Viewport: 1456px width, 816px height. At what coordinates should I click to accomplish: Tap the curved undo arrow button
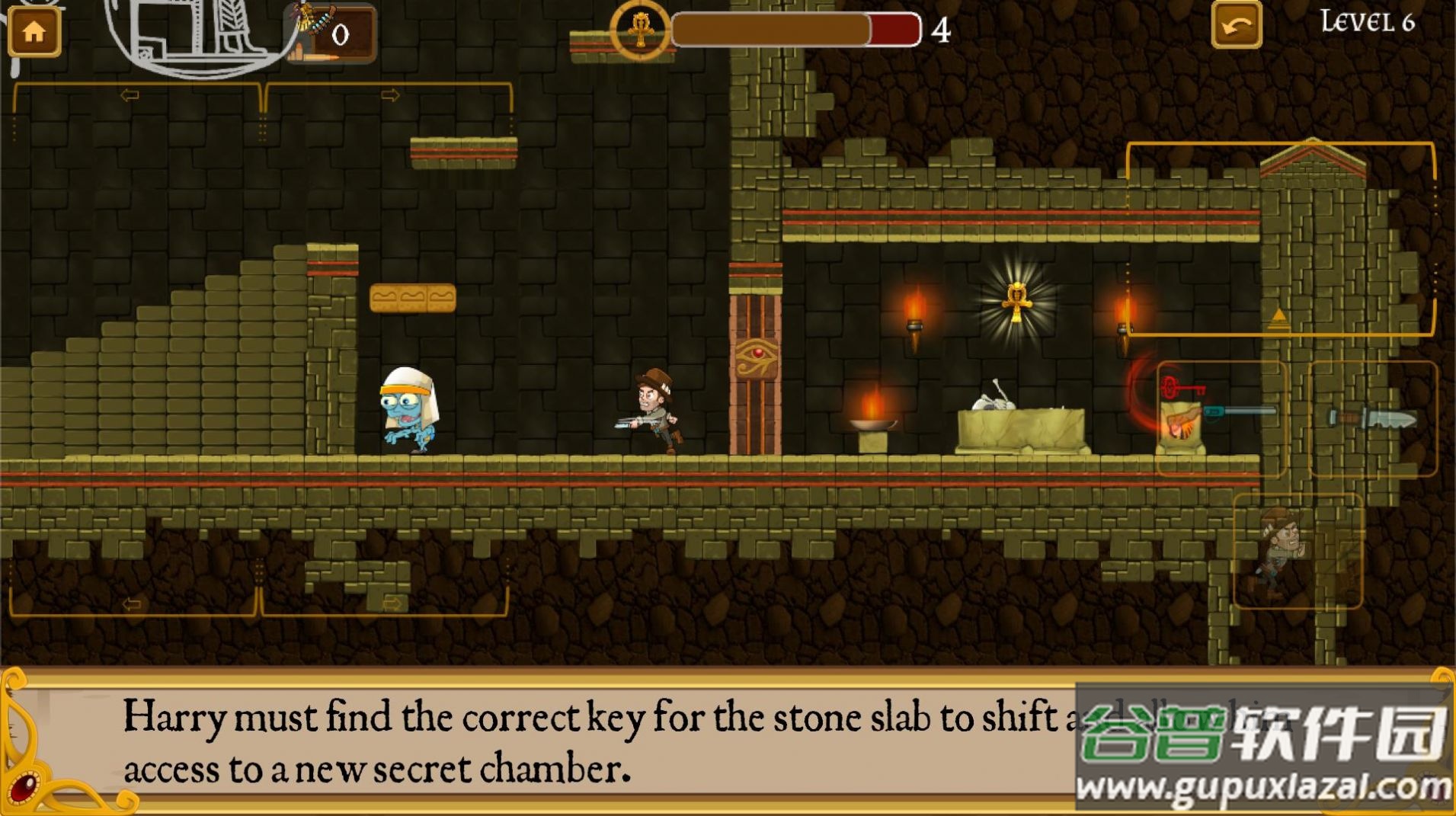pos(1236,26)
